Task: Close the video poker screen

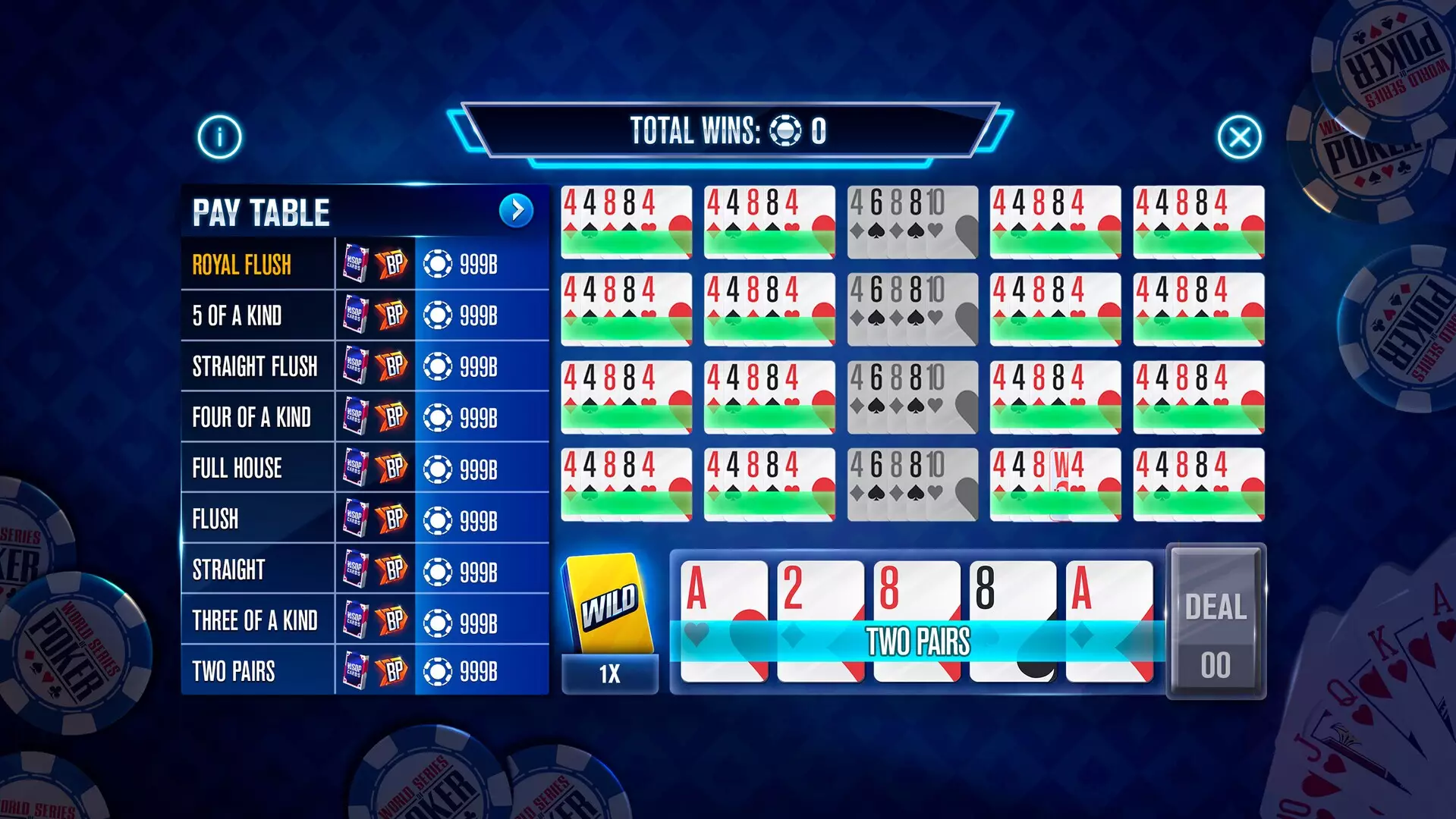Action: (1238, 135)
